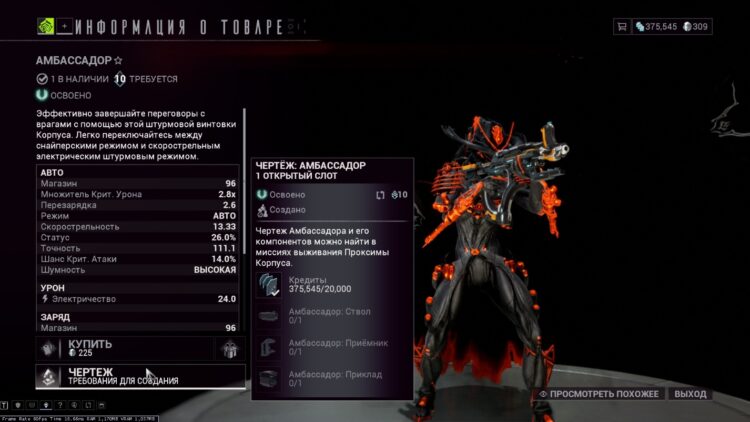750x422 pixels.
Task: Exit the item info screen via Выход
Action: [690, 394]
